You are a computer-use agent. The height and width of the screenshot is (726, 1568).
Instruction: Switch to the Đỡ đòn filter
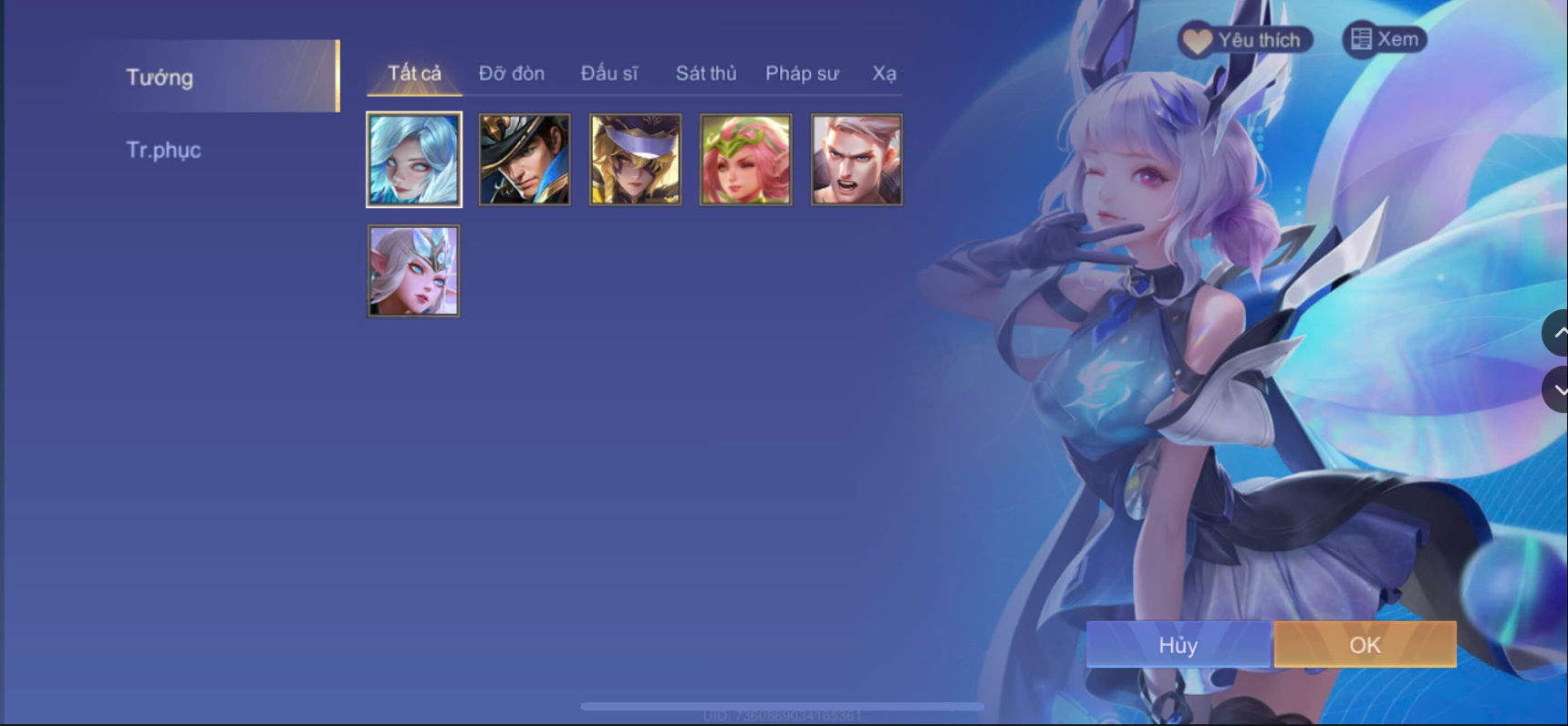(512, 73)
